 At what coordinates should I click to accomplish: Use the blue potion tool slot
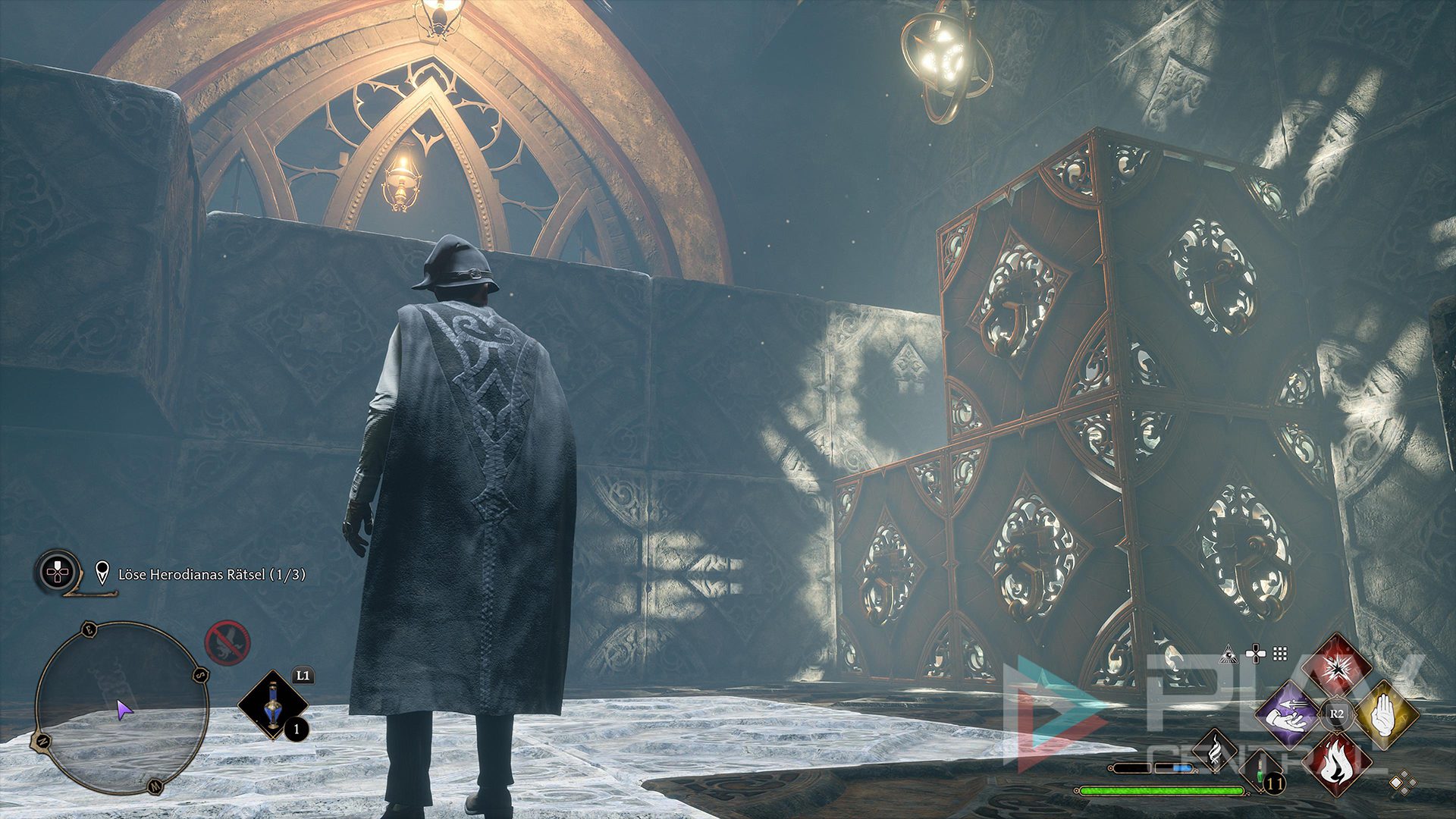pos(273,705)
